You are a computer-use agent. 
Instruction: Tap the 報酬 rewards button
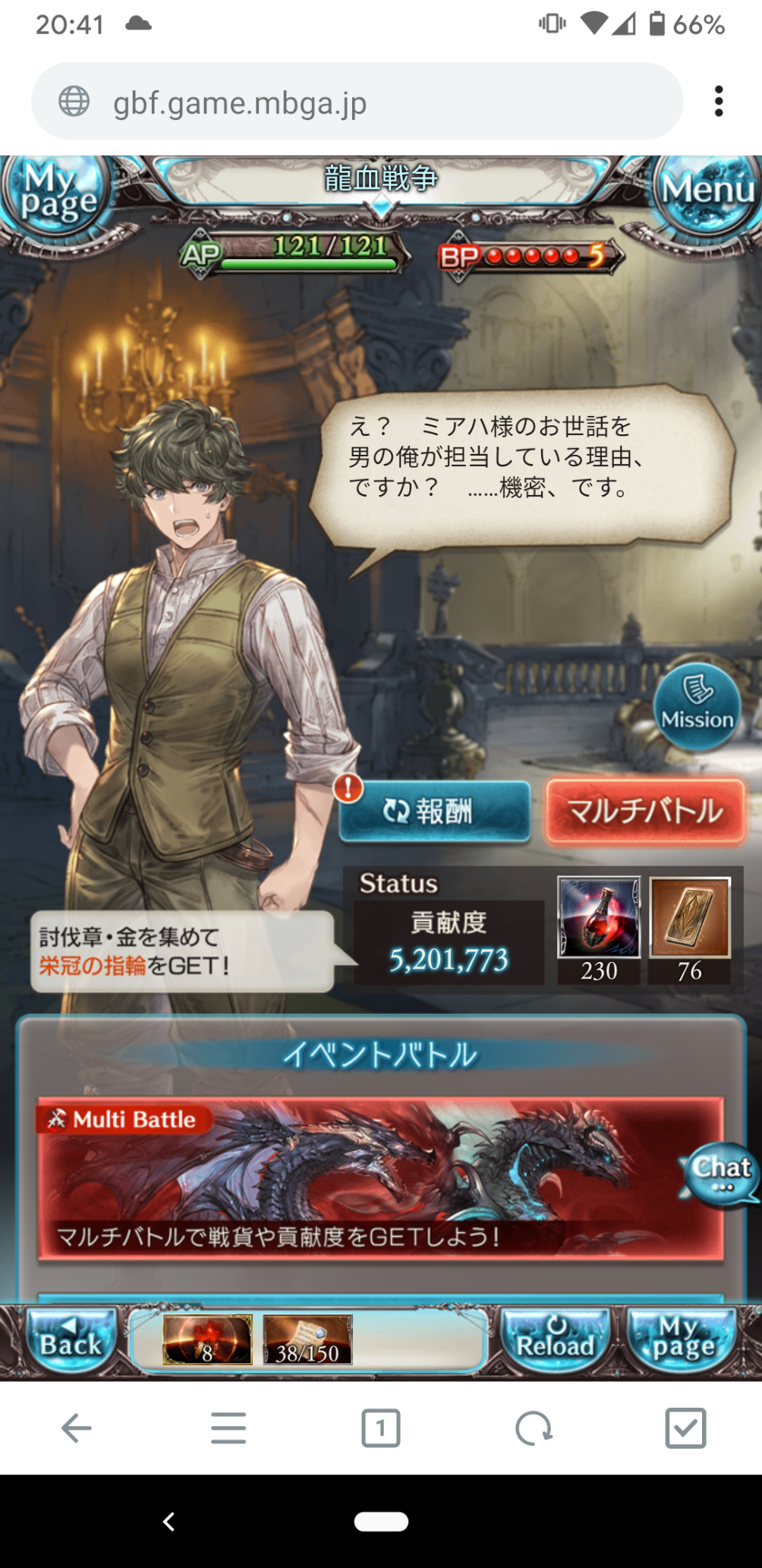point(434,811)
